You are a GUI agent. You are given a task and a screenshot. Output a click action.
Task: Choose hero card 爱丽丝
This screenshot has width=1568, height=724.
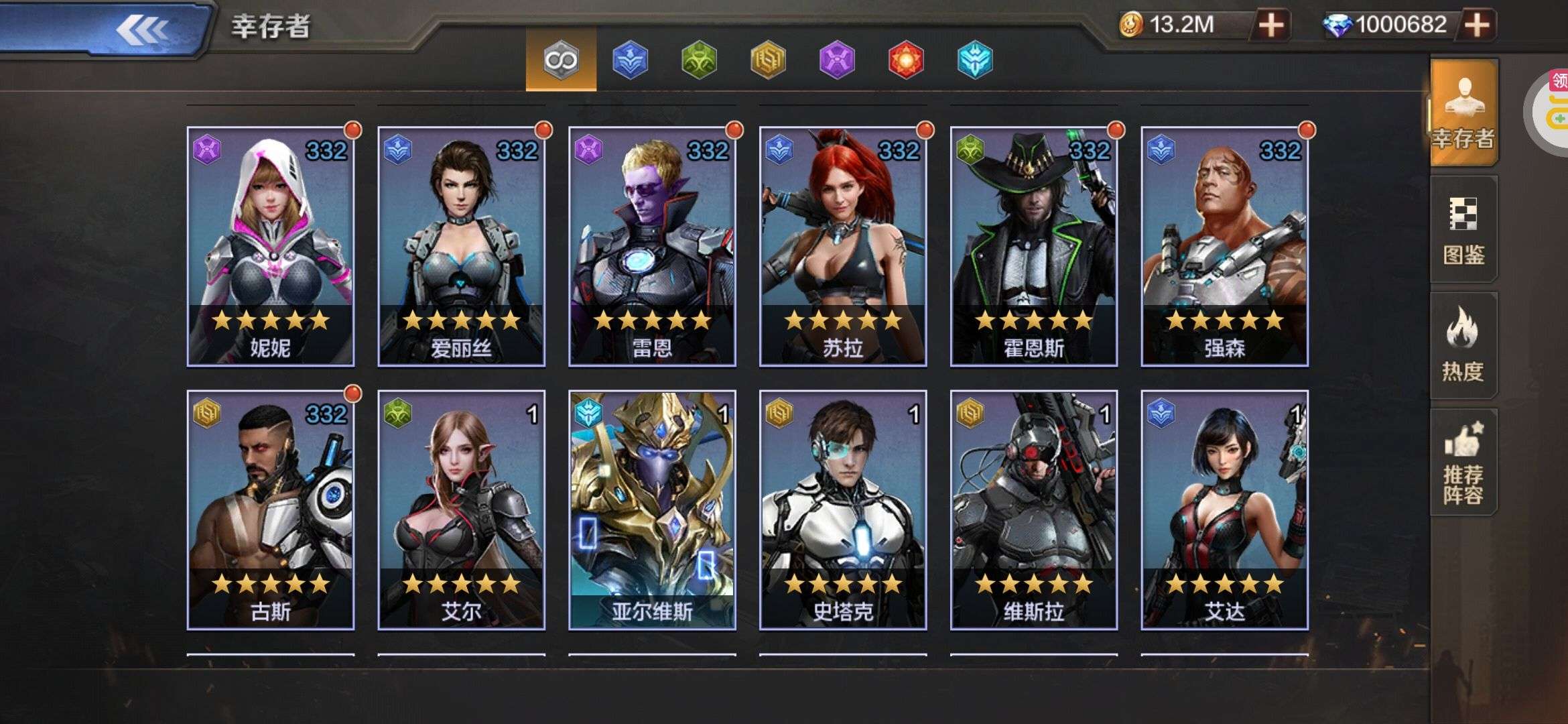click(461, 246)
